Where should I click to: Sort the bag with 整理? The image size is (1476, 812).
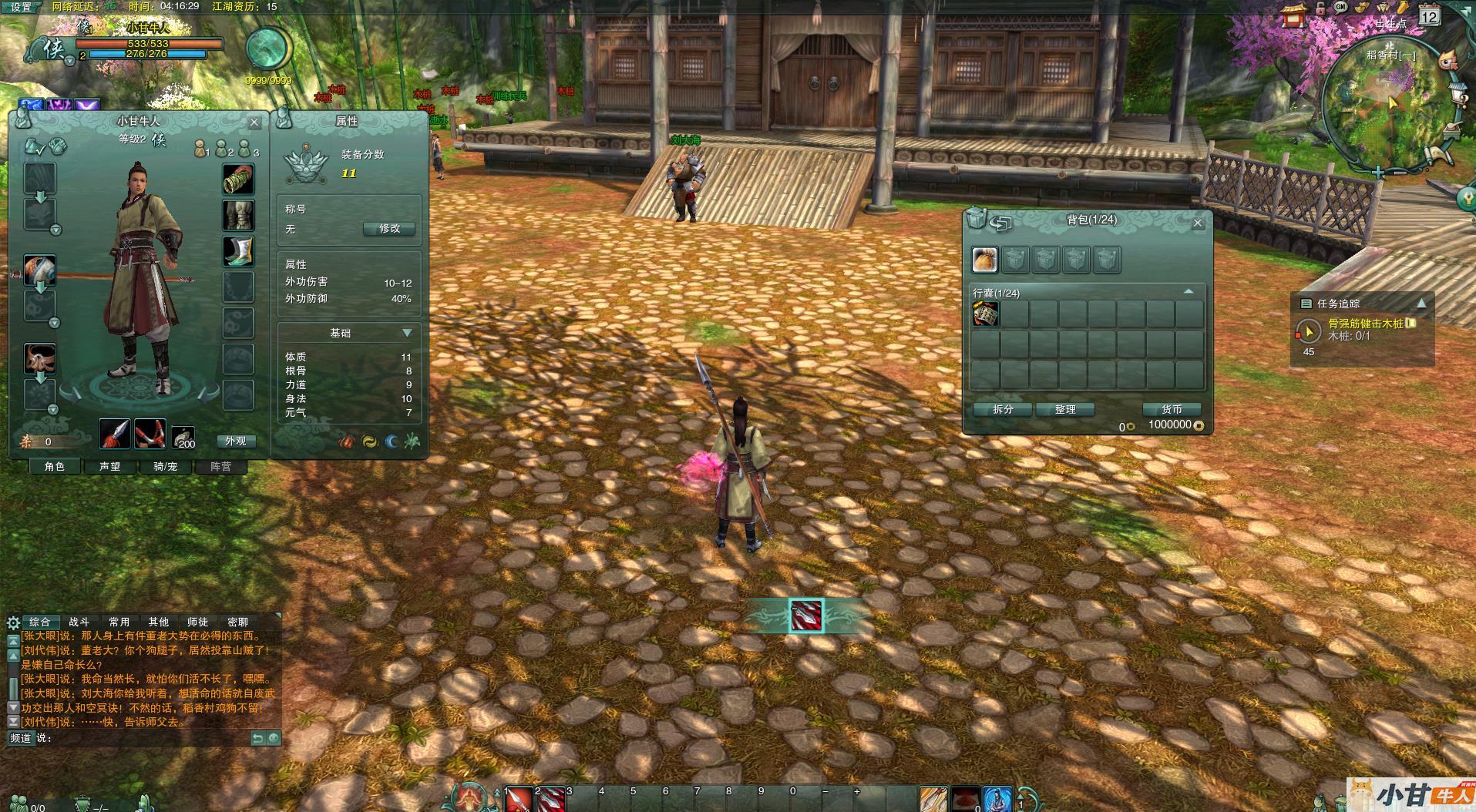pos(1065,409)
